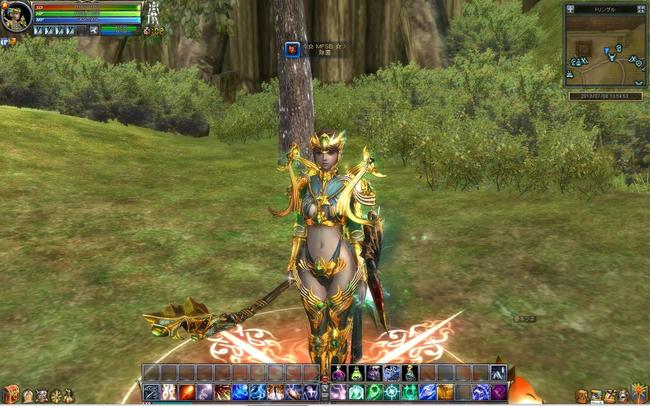Open the minimap showing トリングル

[605, 49]
